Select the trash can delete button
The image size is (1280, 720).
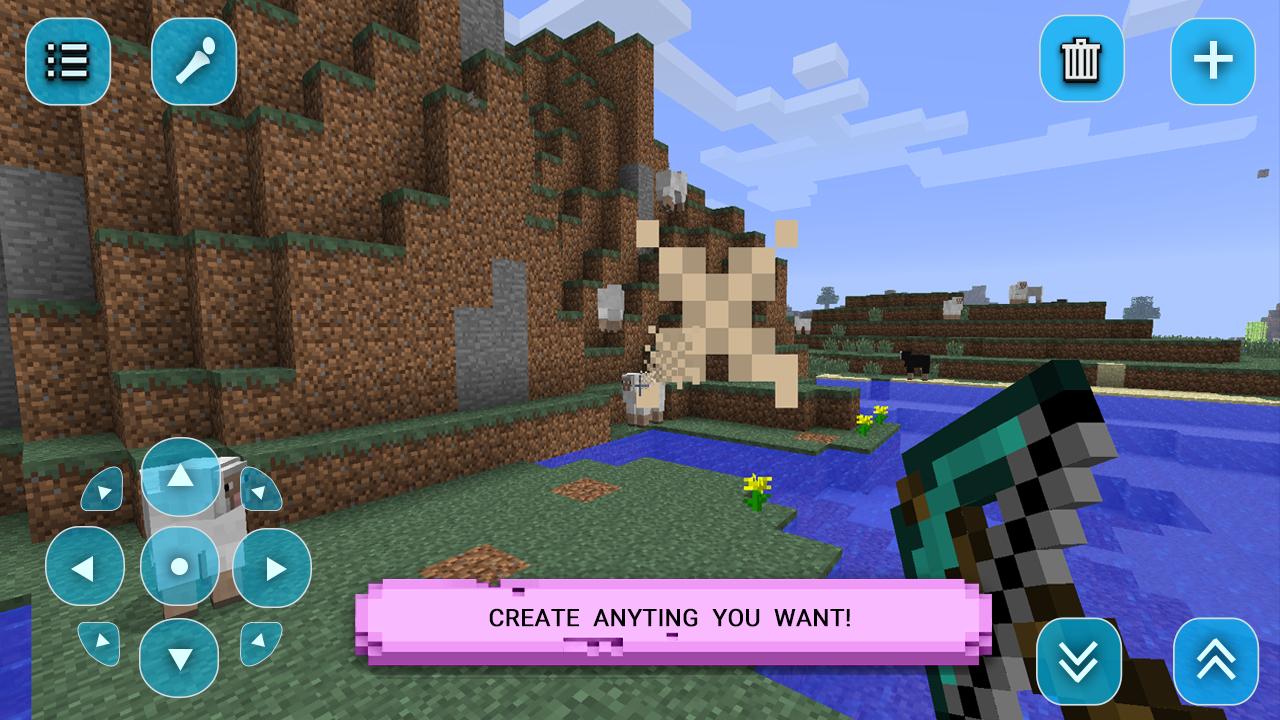point(1081,61)
